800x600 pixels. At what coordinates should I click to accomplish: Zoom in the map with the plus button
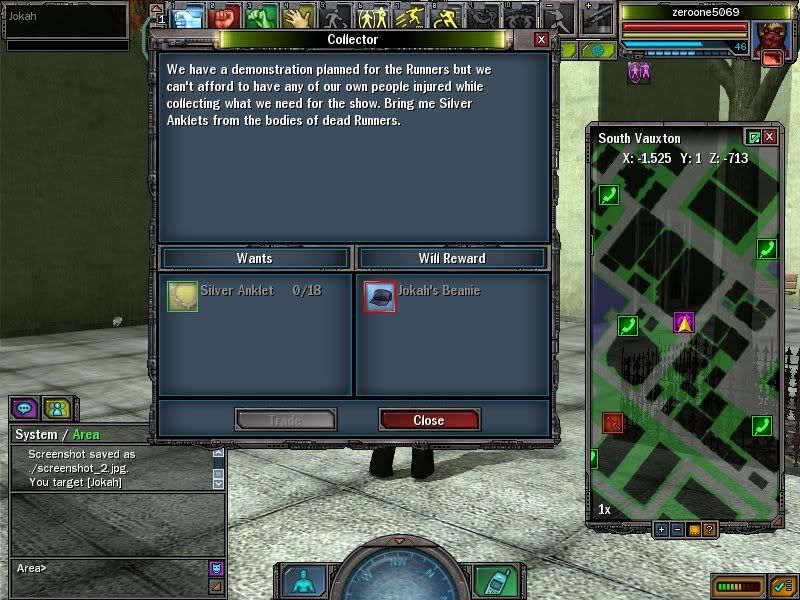pyautogui.click(x=662, y=530)
